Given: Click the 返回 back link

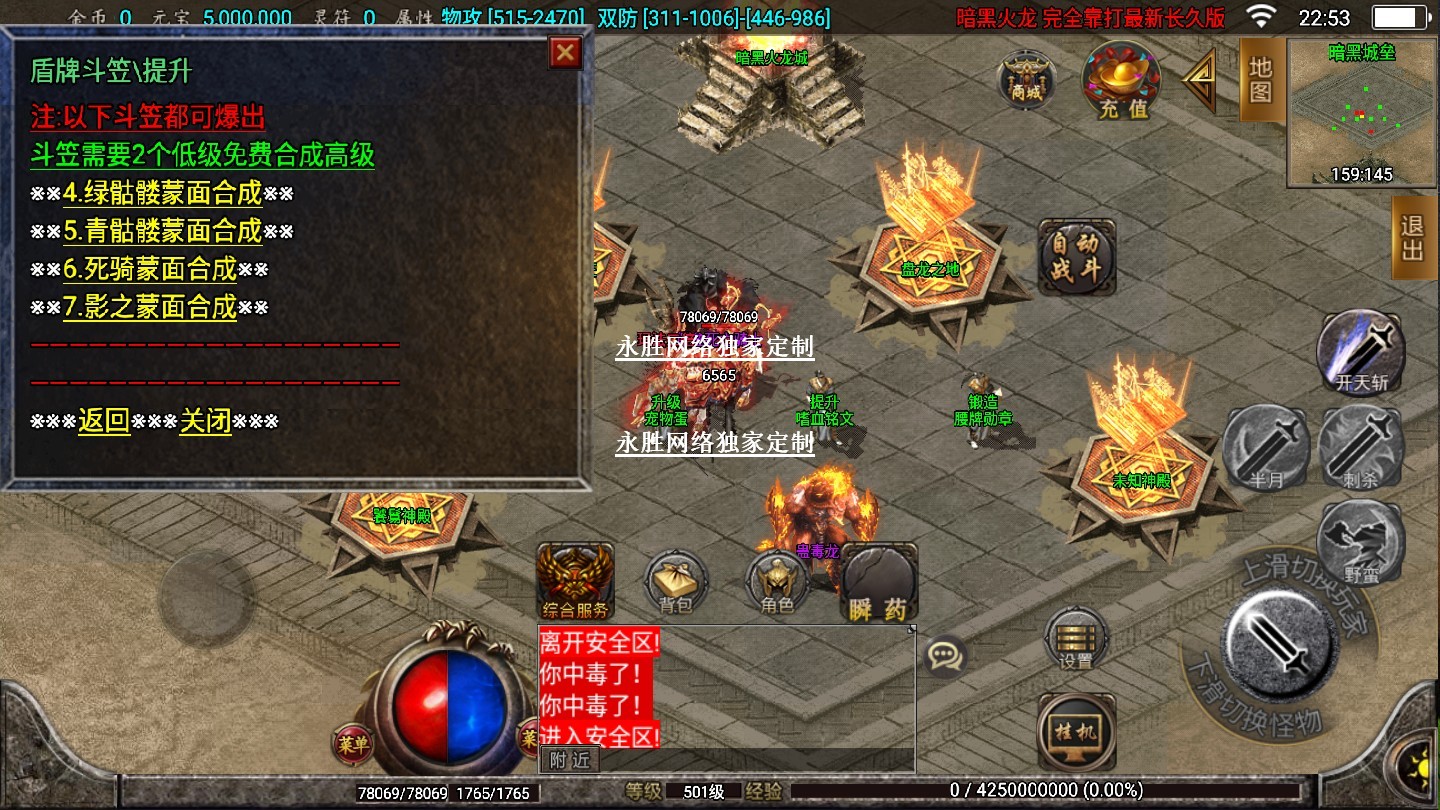Looking at the screenshot, I should click(104, 421).
